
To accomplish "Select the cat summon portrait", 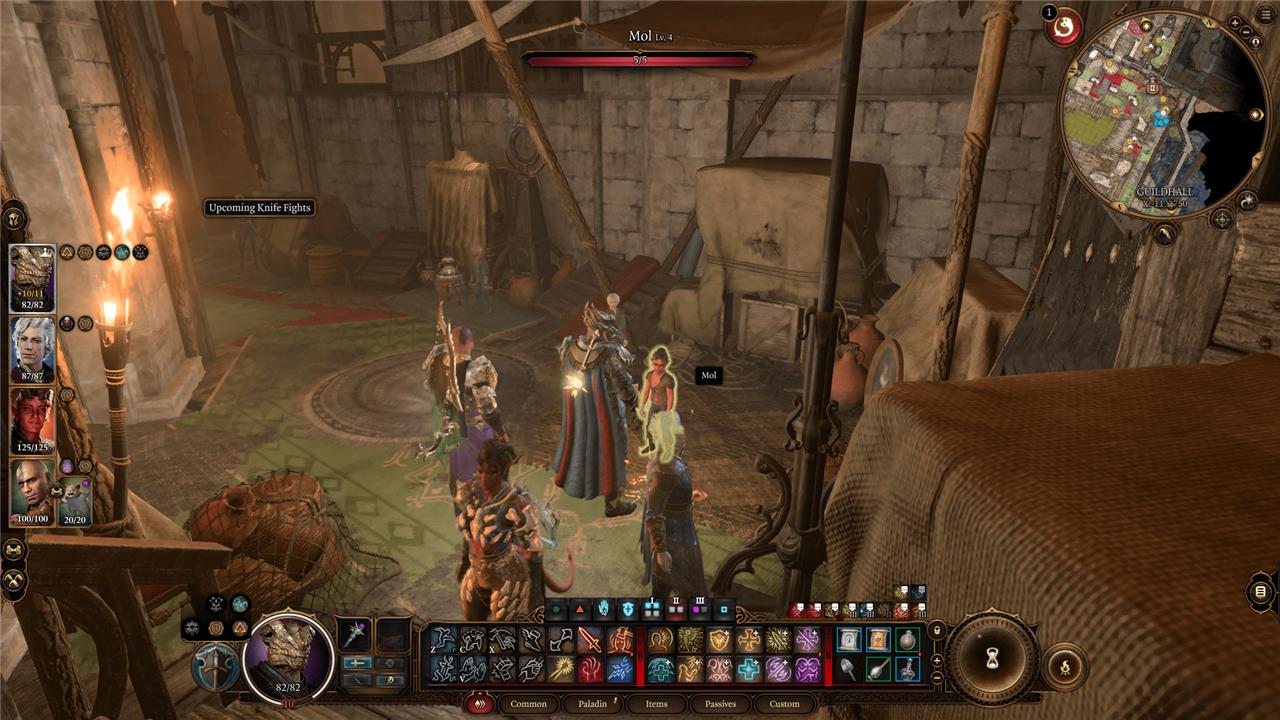I will click(x=76, y=501).
